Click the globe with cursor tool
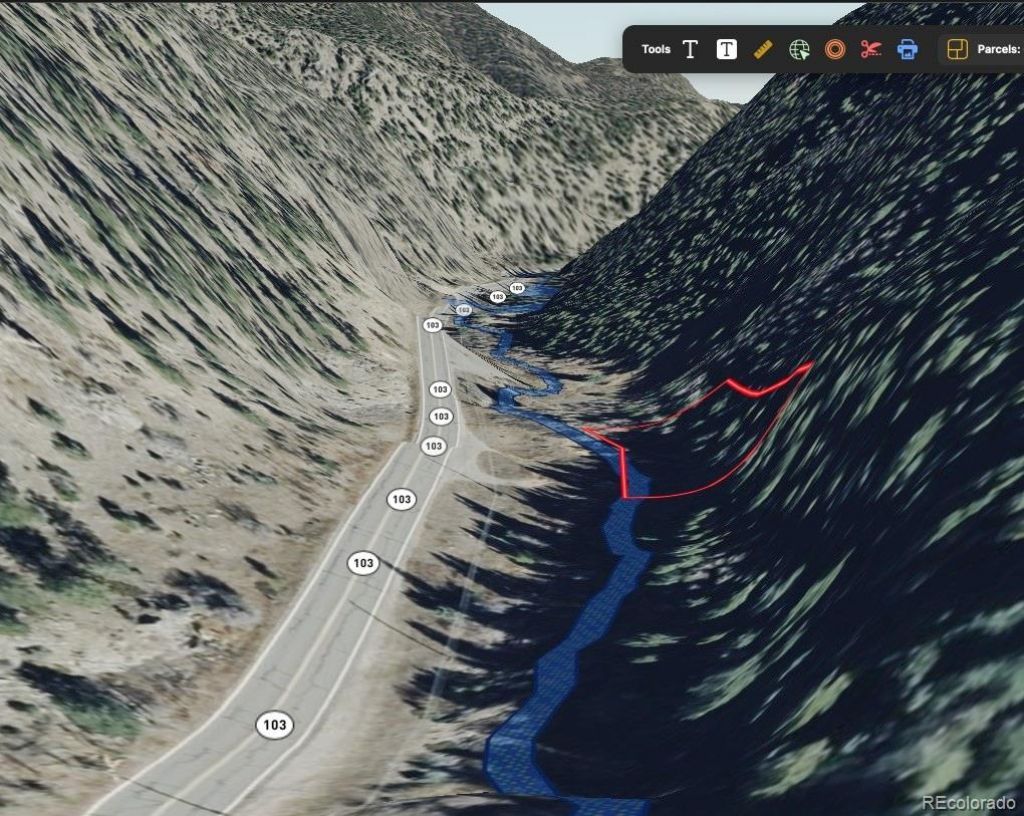1024x816 pixels. [799, 49]
